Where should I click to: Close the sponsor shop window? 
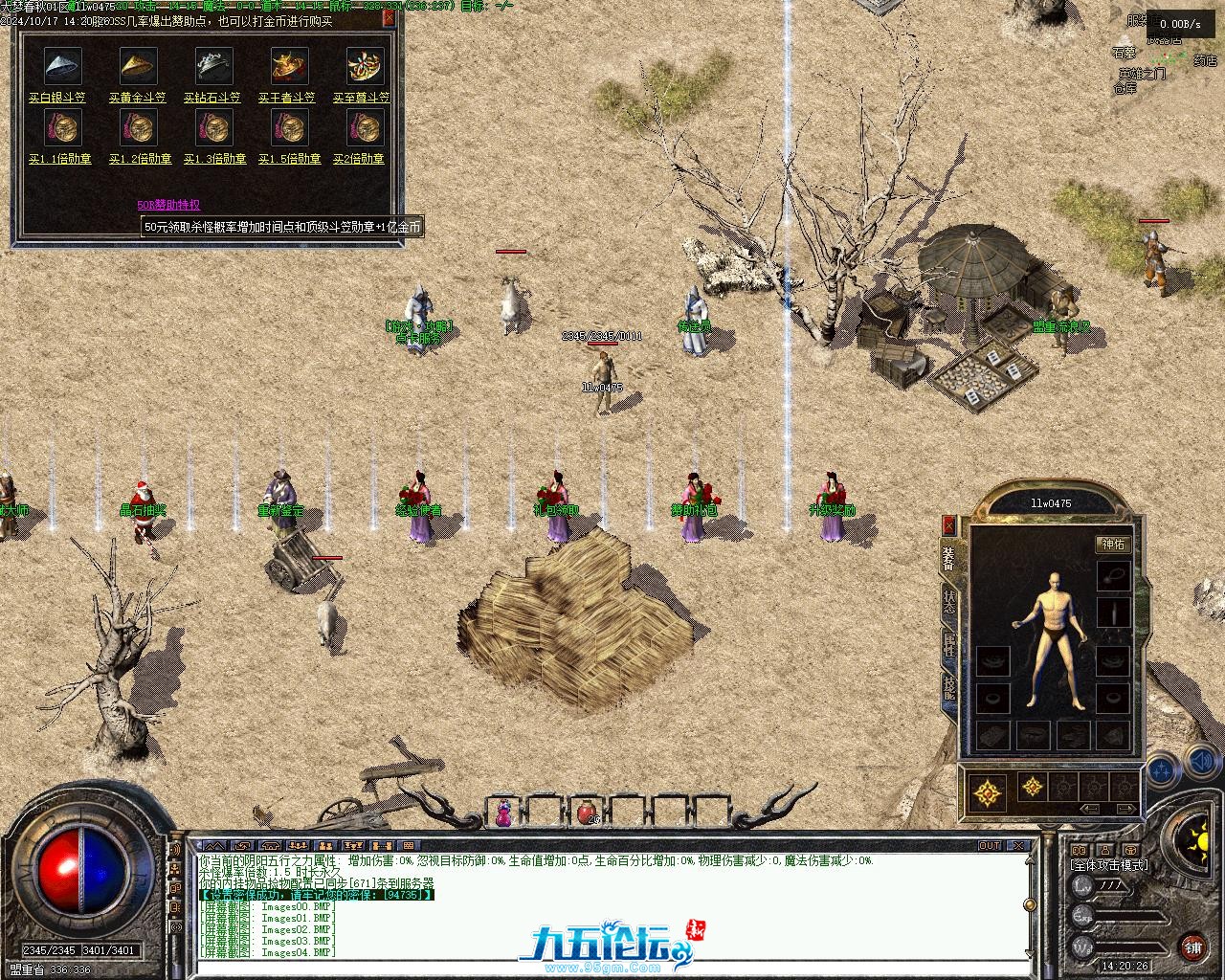tap(389, 17)
